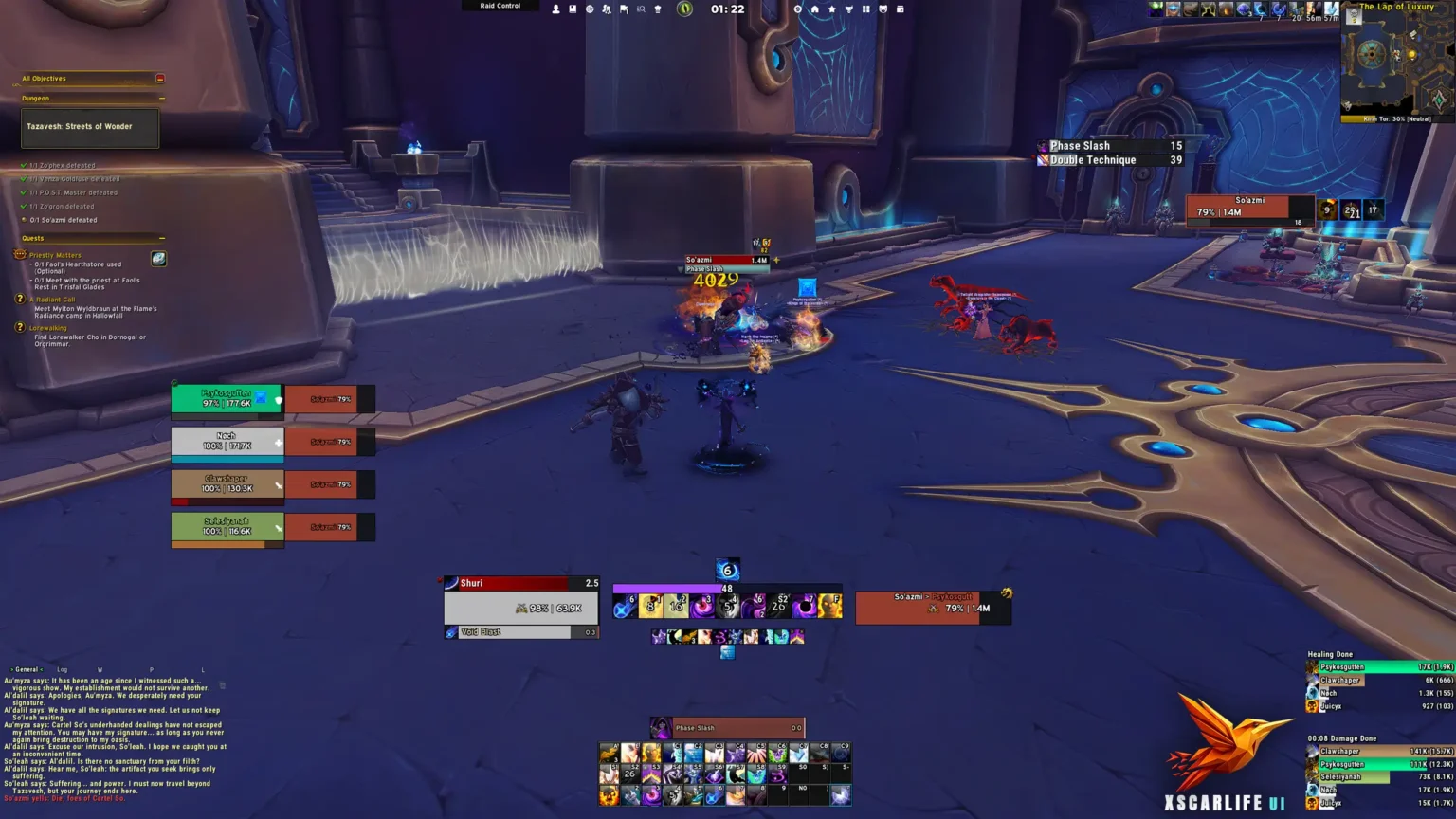Toggle the green eye button near the clock
Viewport: 1456px width, 819px height.
(x=684, y=9)
